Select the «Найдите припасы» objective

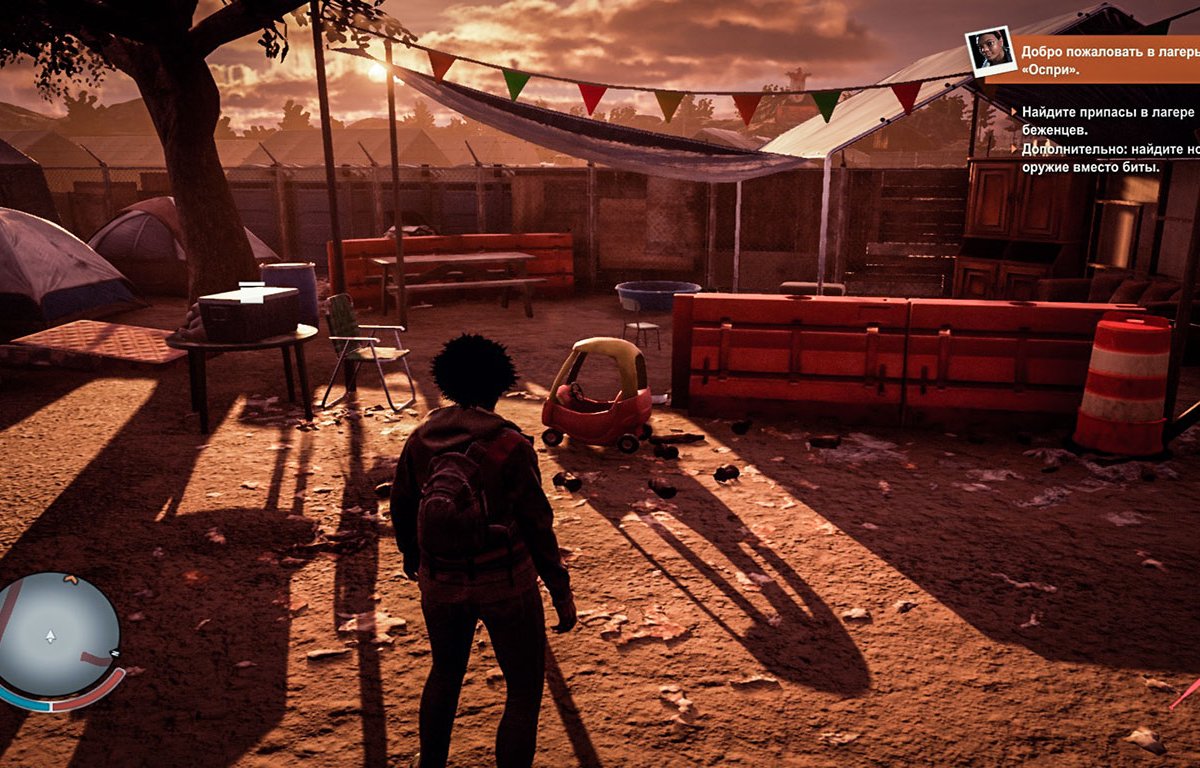click(1107, 121)
